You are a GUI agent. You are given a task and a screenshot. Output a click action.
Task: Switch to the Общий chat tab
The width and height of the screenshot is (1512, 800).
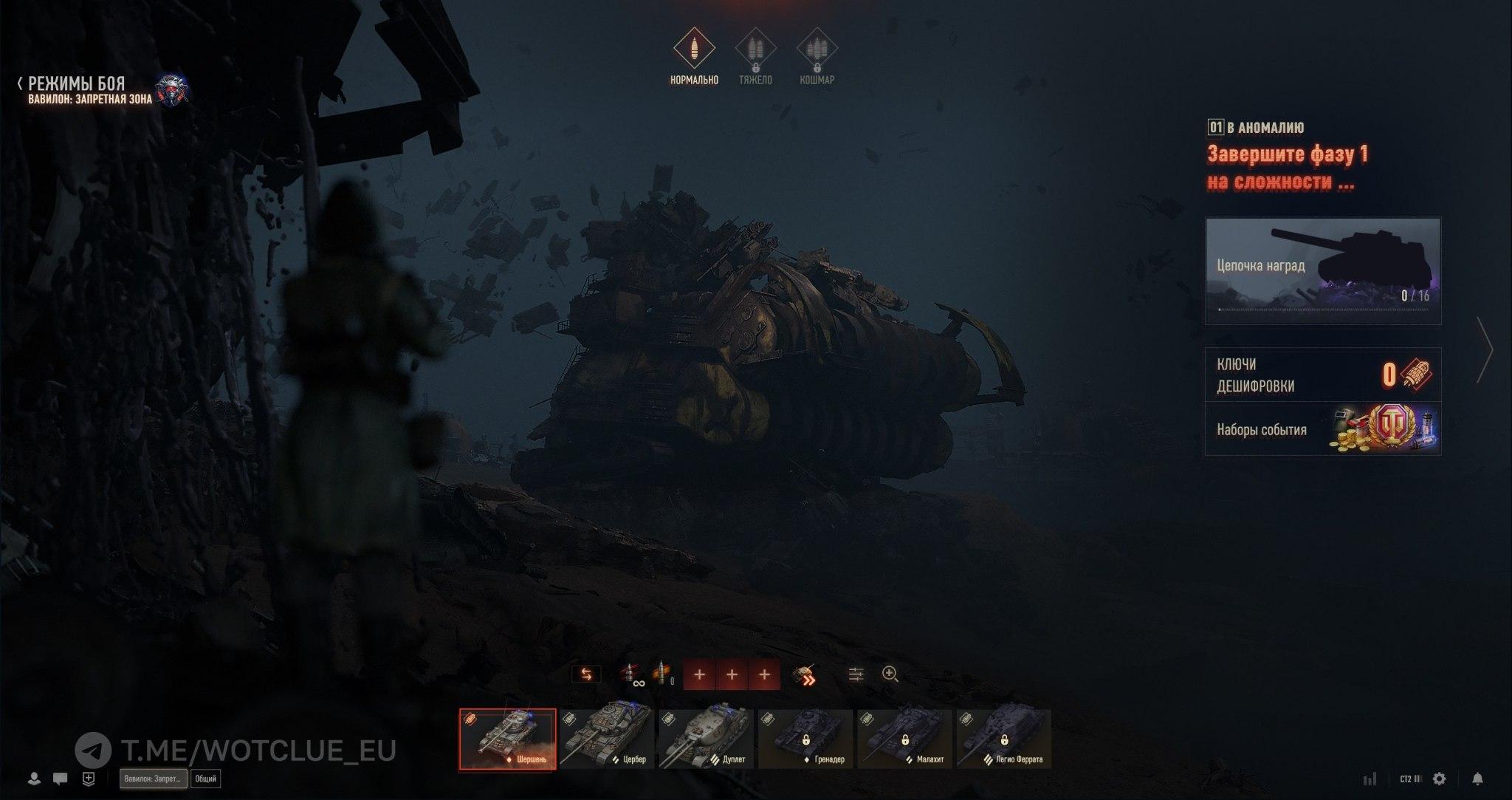205,779
